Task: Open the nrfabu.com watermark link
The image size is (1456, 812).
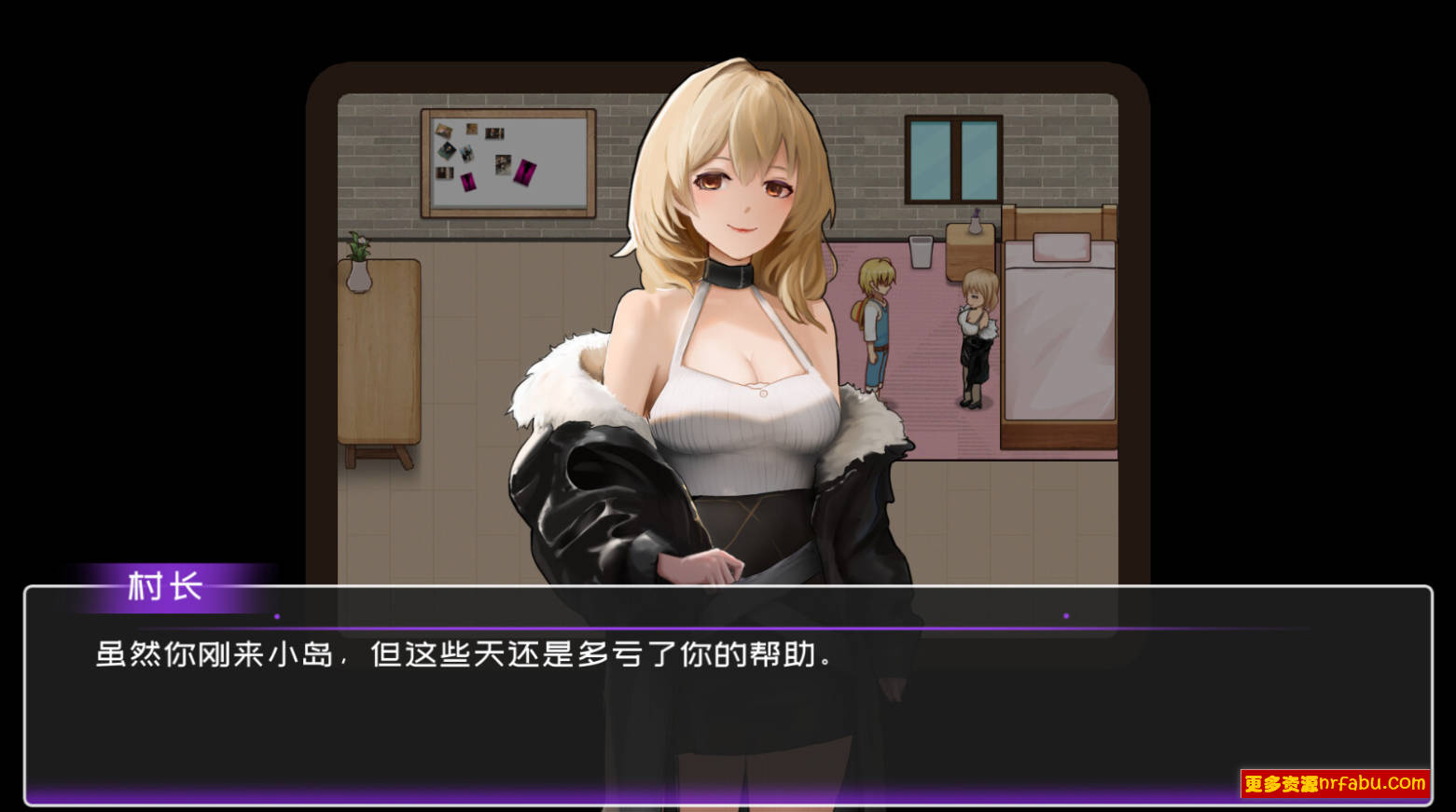Action: point(1336,783)
